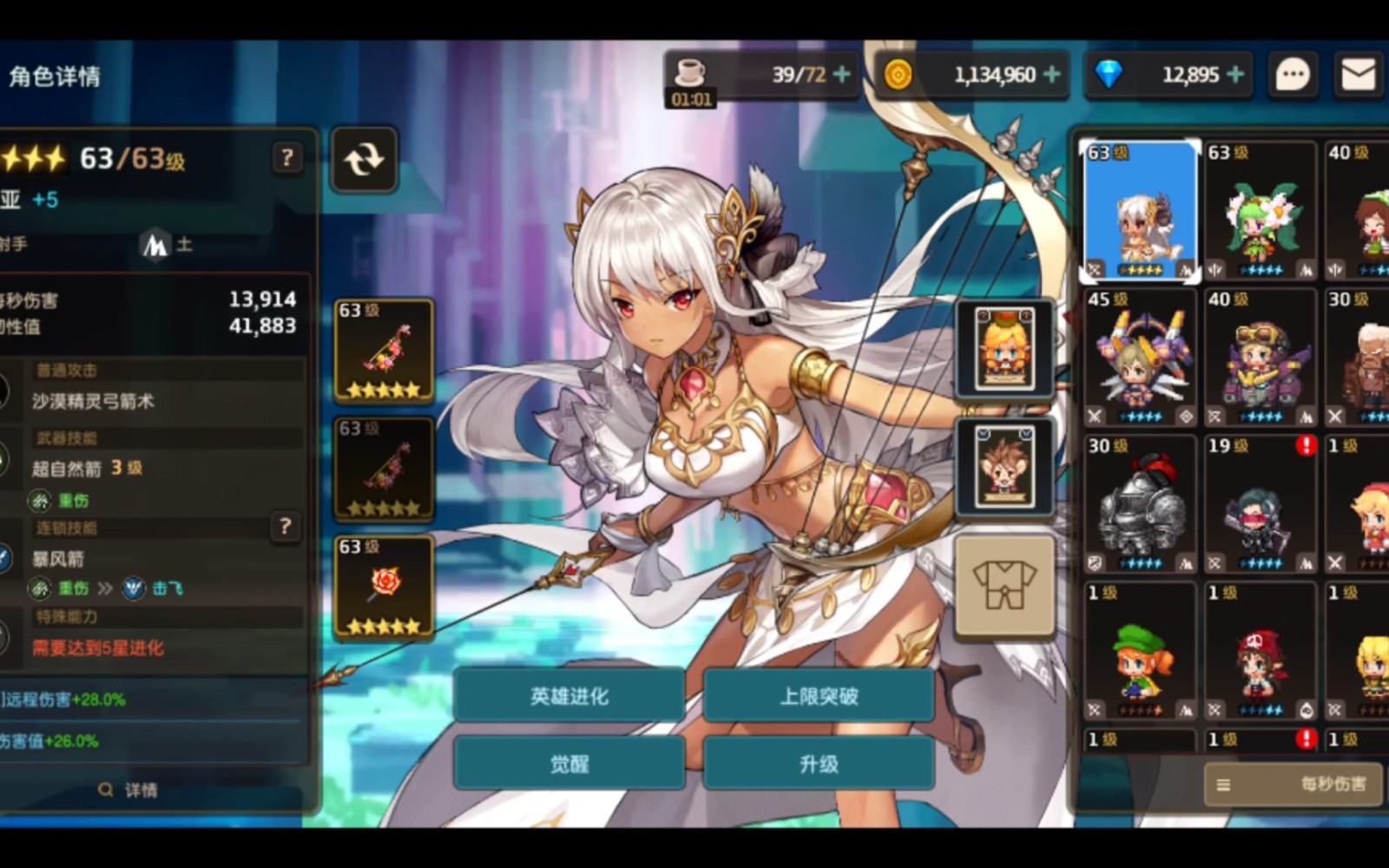Add blue gems with the plus button
Screen dimensions: 1389x868
pos(1236,75)
